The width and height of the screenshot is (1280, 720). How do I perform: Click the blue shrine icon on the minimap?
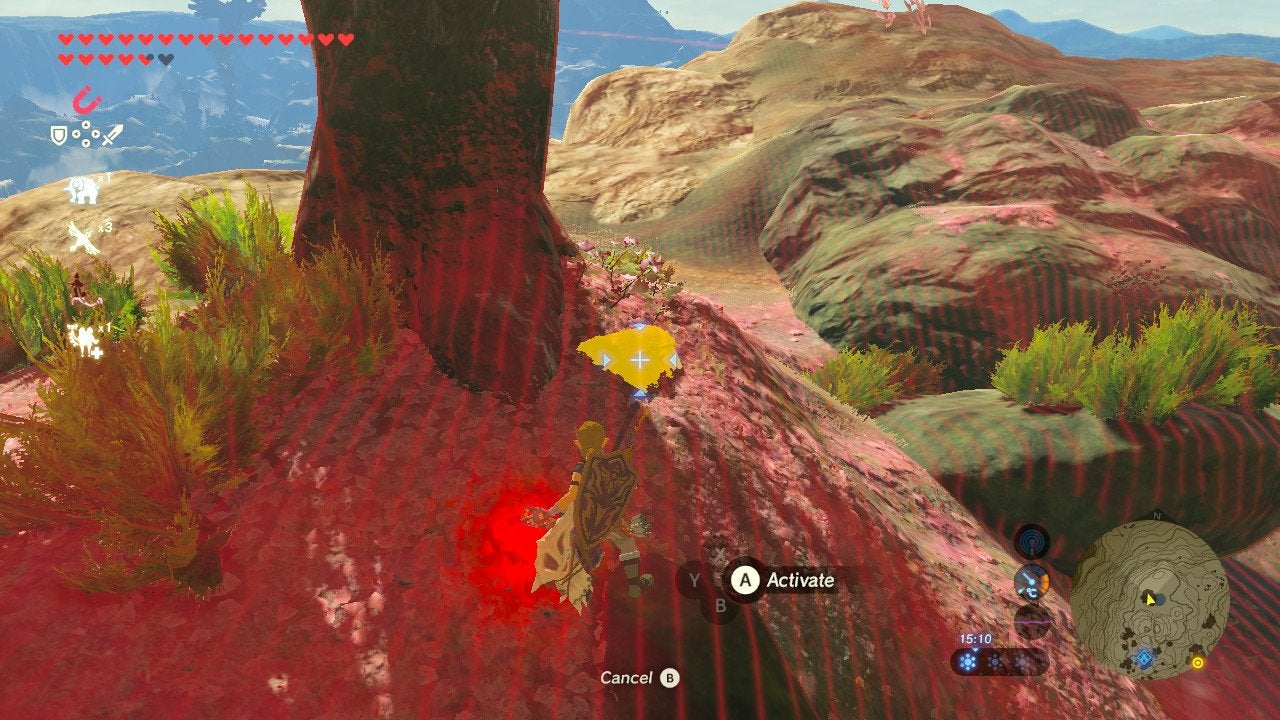pyautogui.click(x=1143, y=658)
